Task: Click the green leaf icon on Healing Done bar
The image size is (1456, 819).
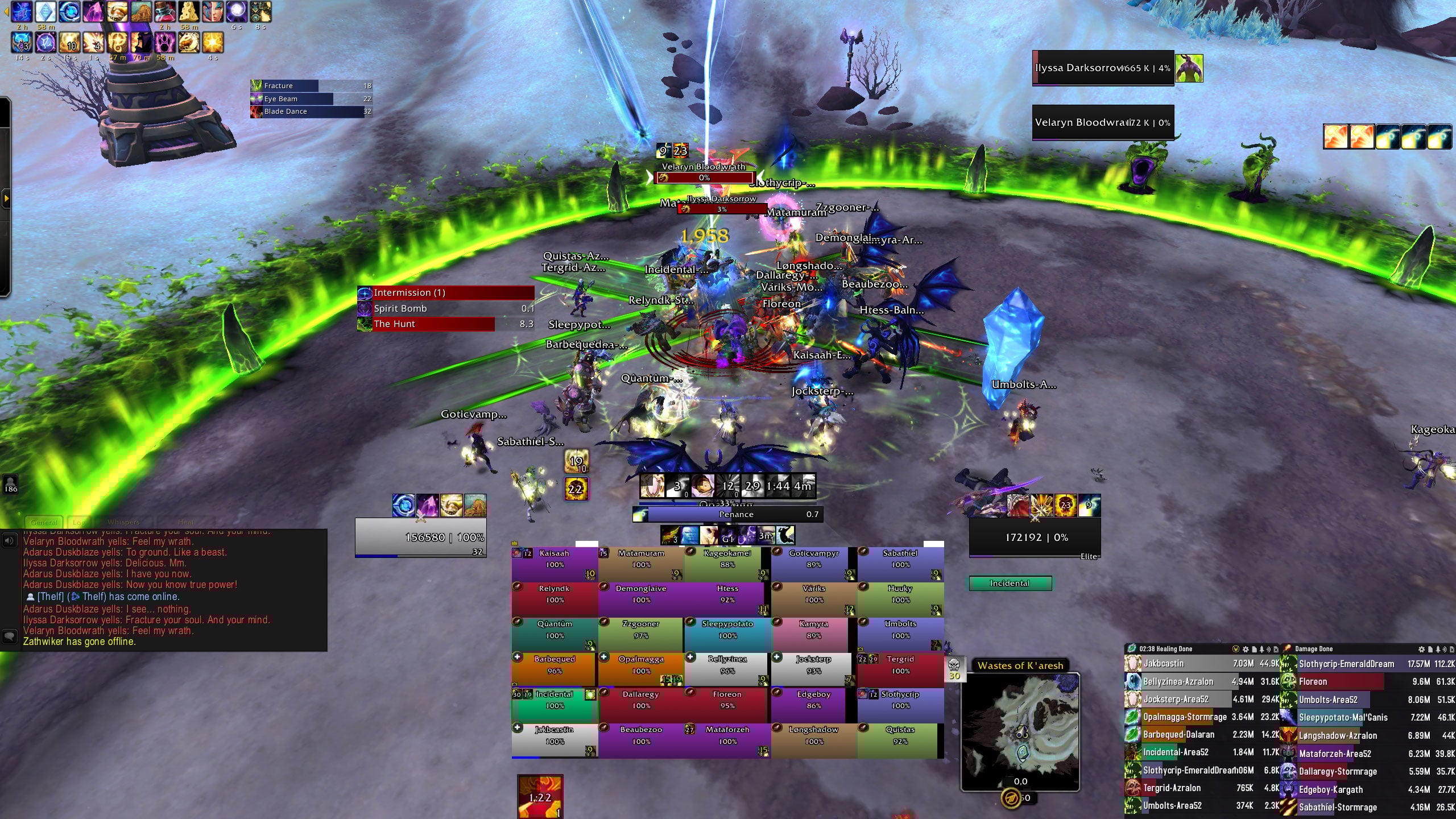Action: point(1132,649)
